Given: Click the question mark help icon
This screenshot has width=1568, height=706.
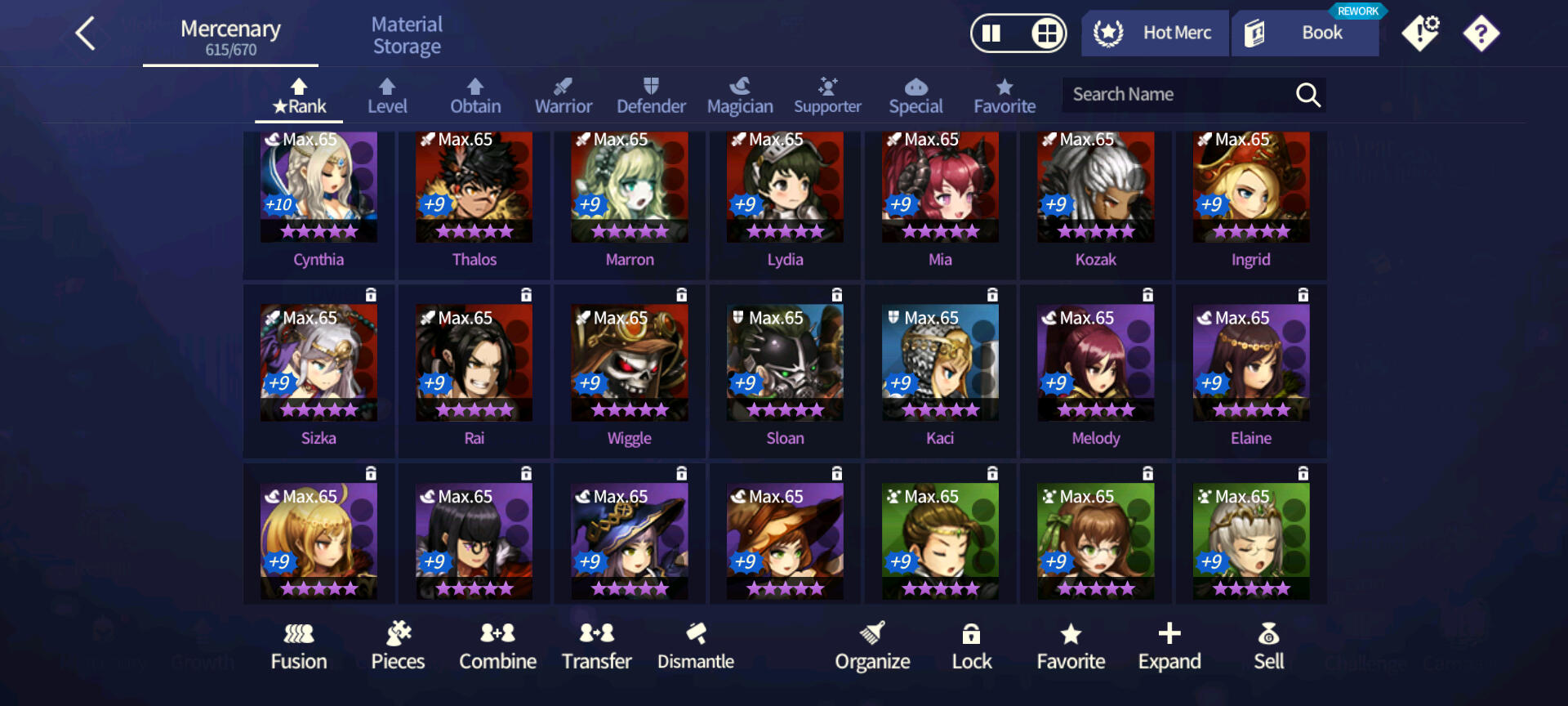Looking at the screenshot, I should tap(1481, 34).
